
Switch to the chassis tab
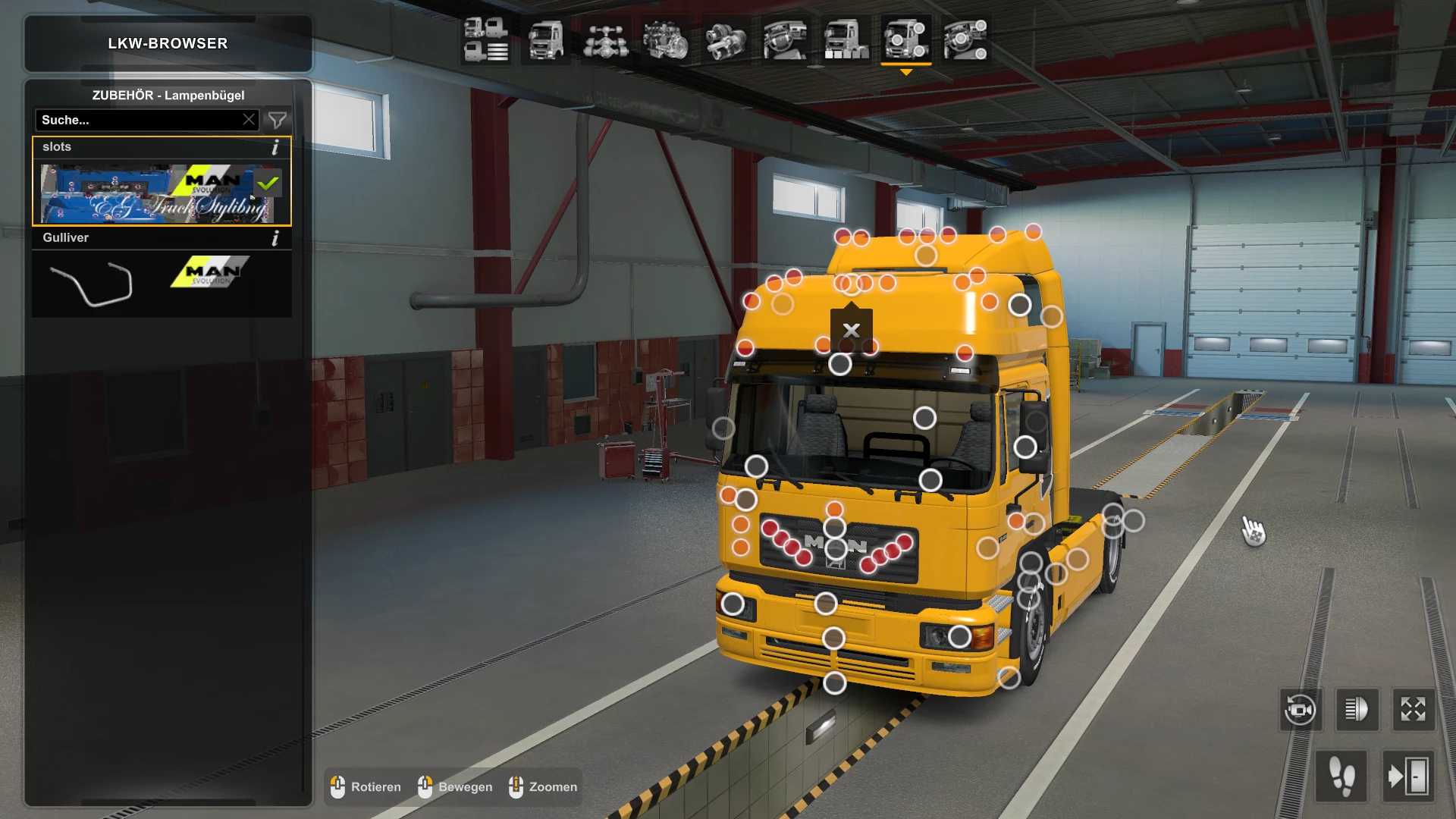[605, 39]
